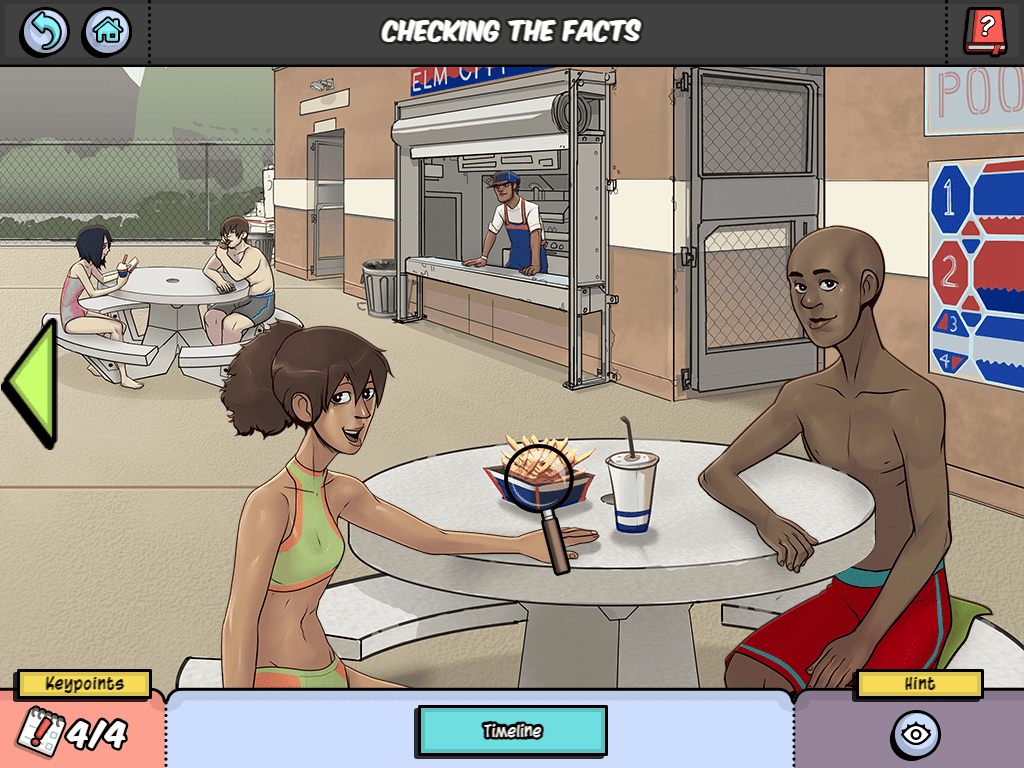The image size is (1024, 768).
Task: Navigate left with the green arrow
Action: [x=30, y=381]
